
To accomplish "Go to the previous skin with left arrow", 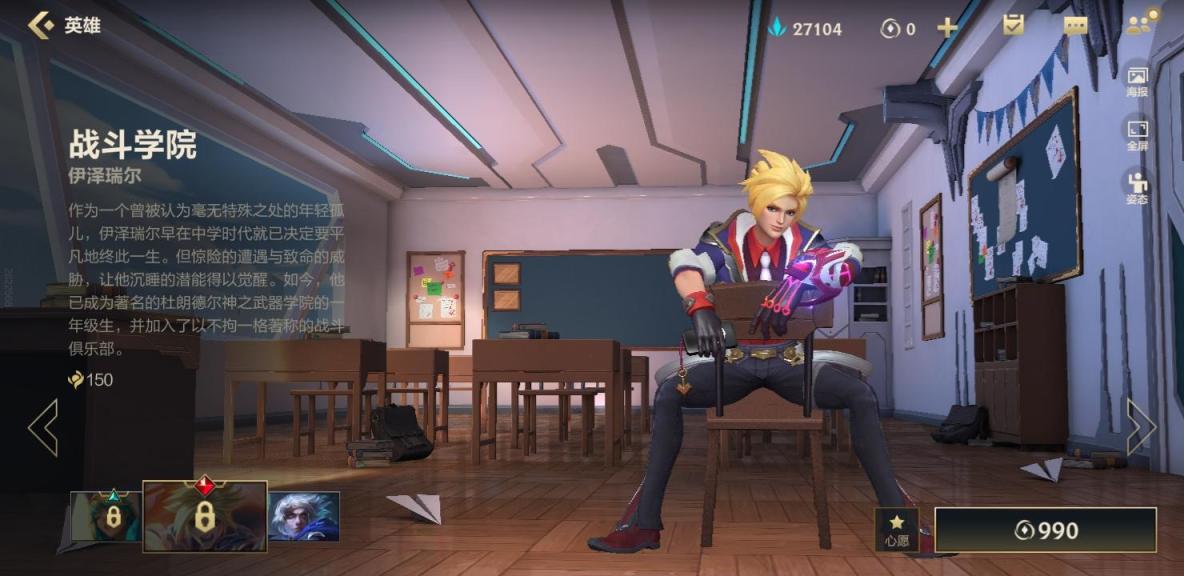I will coord(43,428).
